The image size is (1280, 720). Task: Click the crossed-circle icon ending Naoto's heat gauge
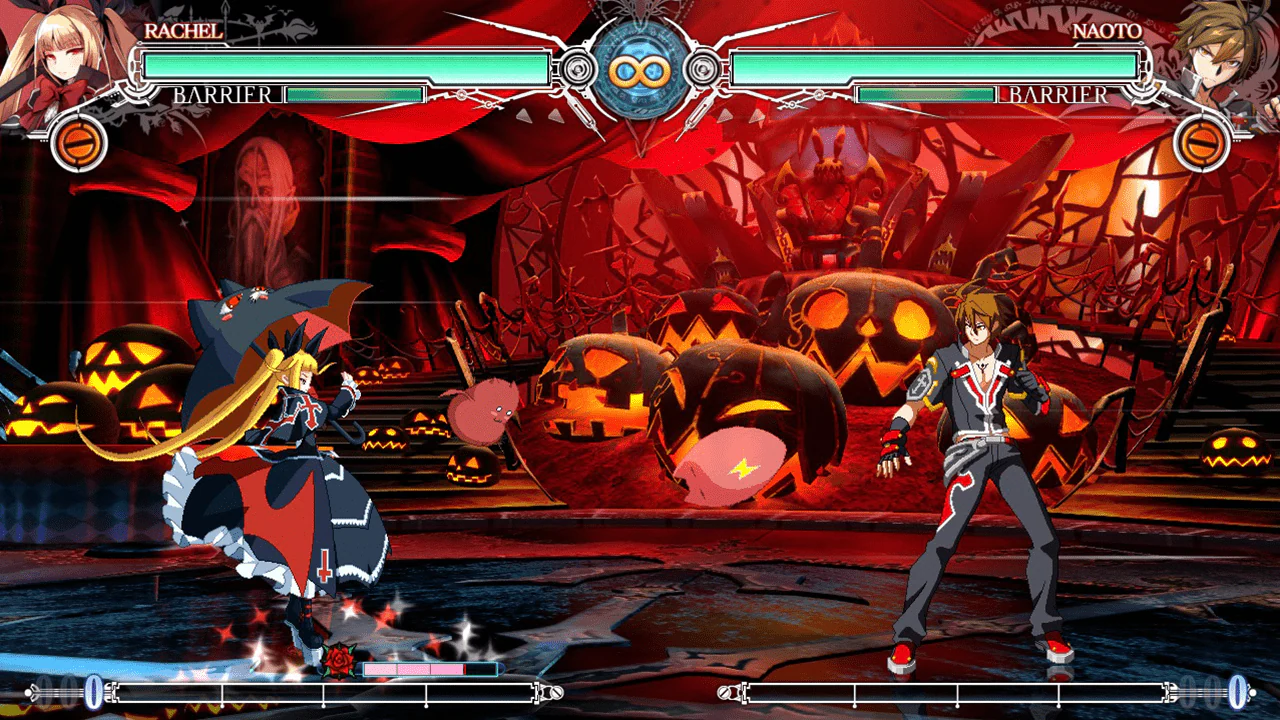coord(725,691)
